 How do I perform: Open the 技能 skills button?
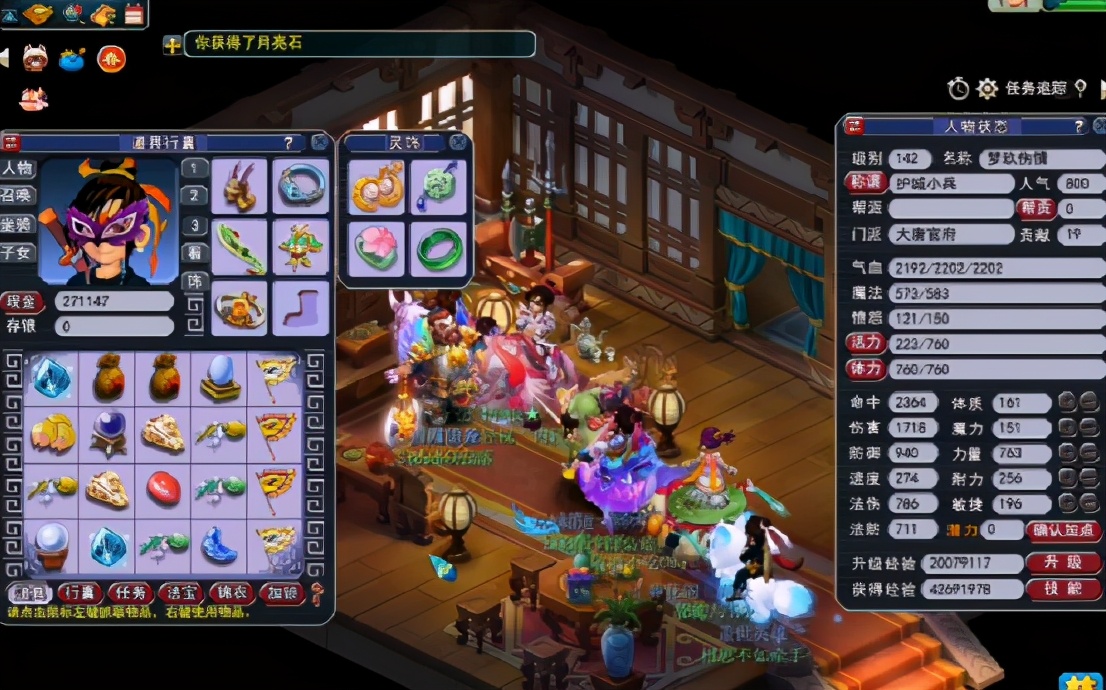click(x=1063, y=589)
